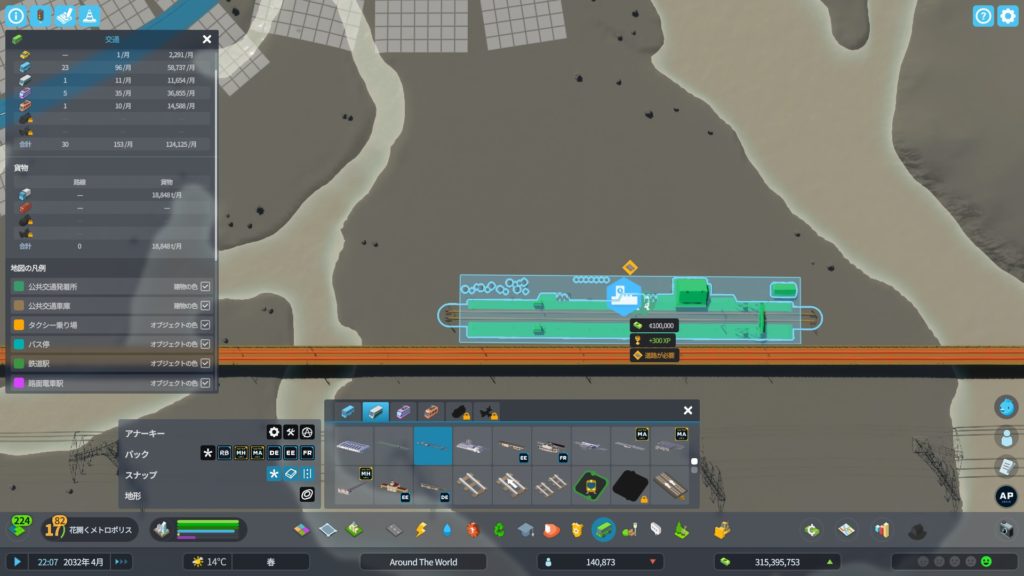Screen dimensions: 1024x576
Task: Open the info views button
Action: point(16,16)
